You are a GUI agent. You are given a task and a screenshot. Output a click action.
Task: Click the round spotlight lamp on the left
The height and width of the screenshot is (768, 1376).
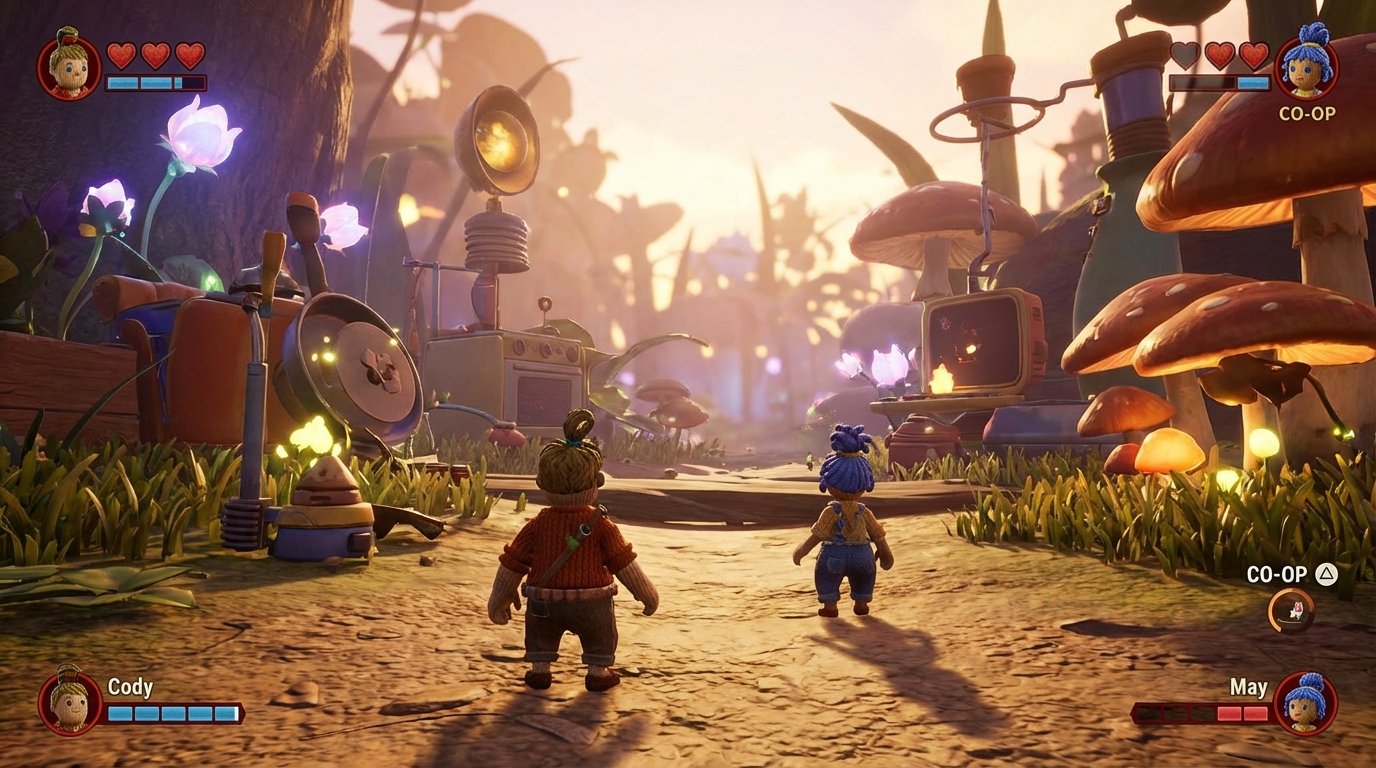pyautogui.click(x=500, y=137)
